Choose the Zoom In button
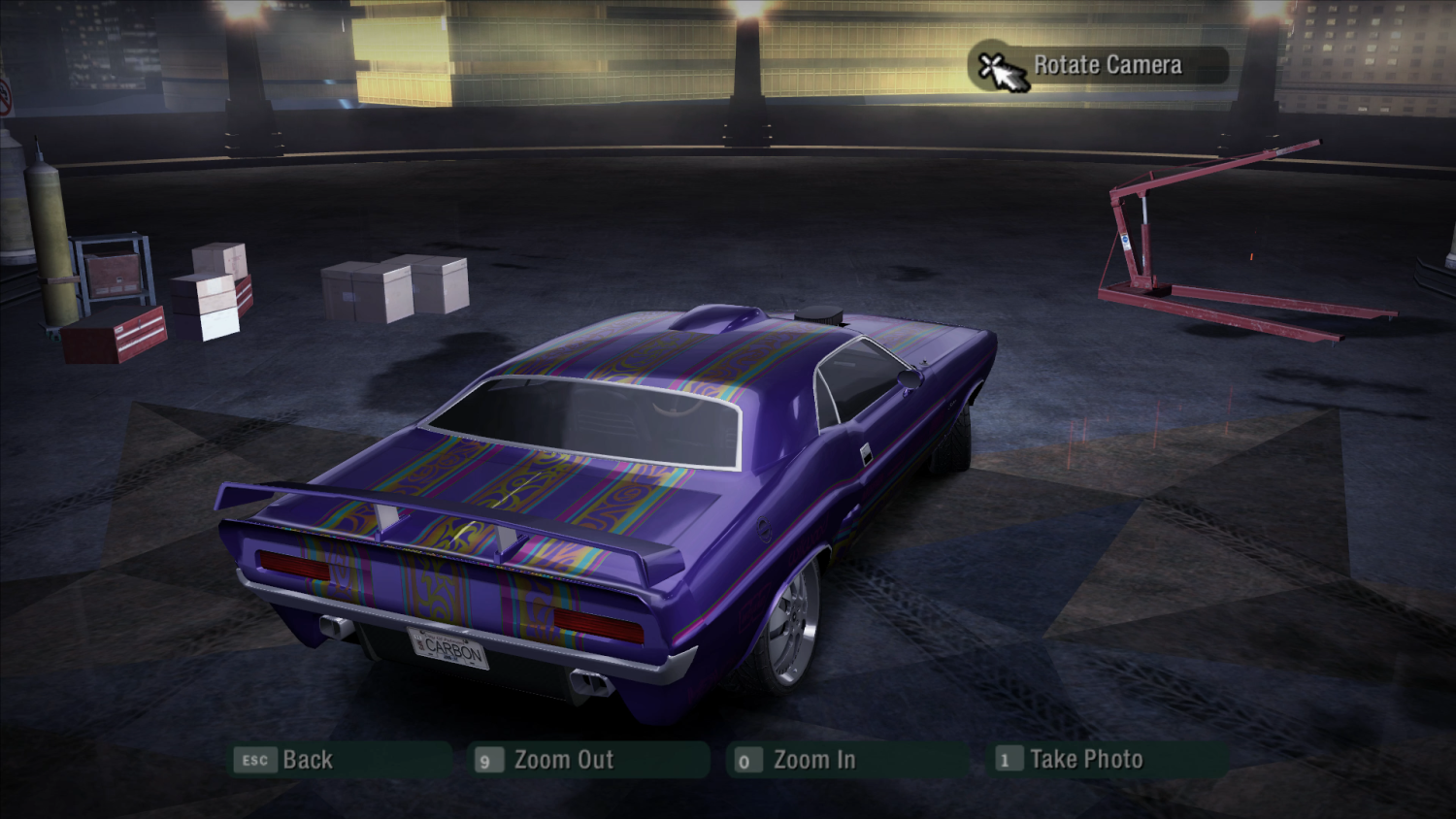The image size is (1456, 819). (x=813, y=760)
